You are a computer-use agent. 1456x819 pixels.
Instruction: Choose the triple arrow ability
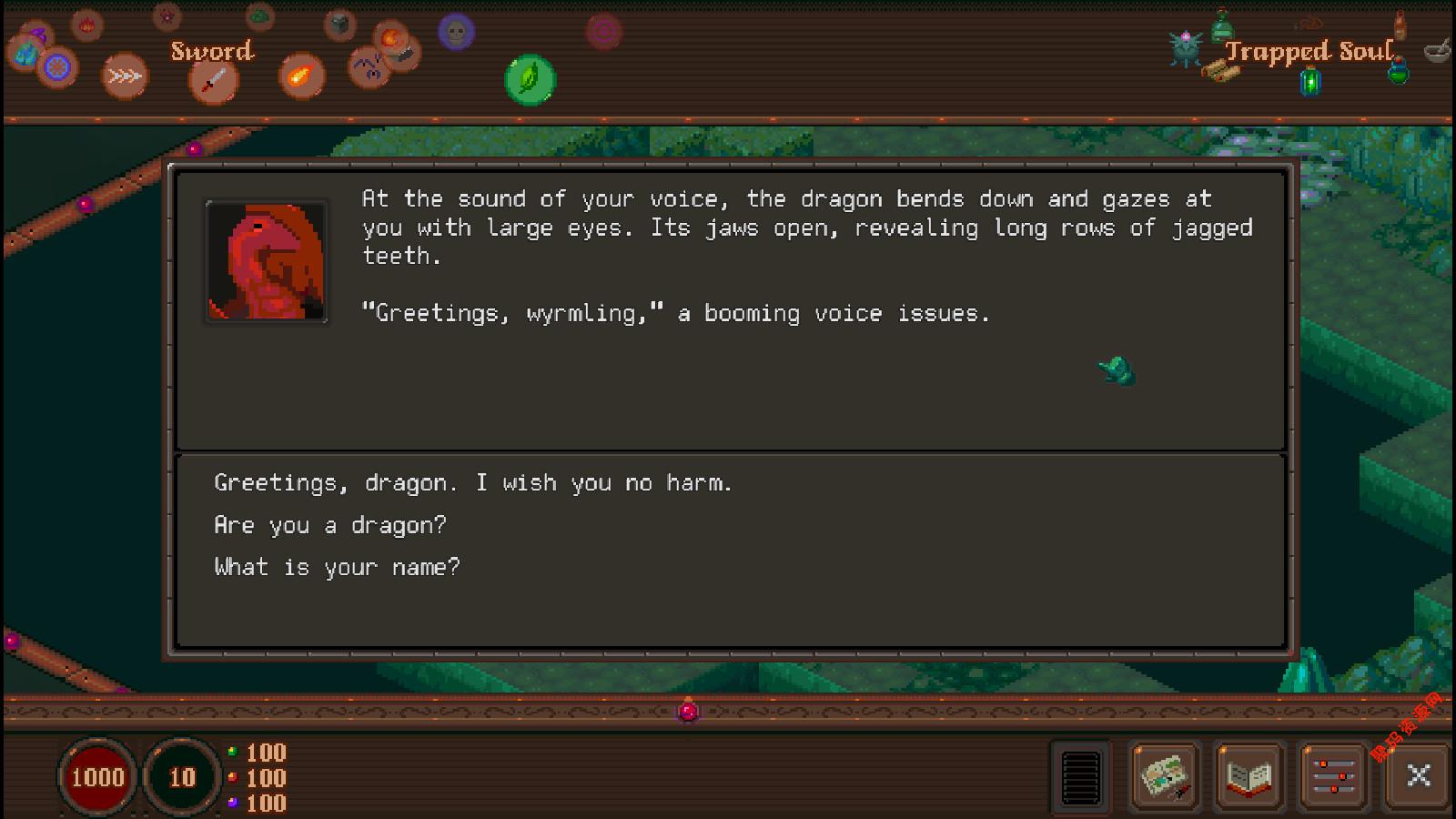(x=125, y=76)
